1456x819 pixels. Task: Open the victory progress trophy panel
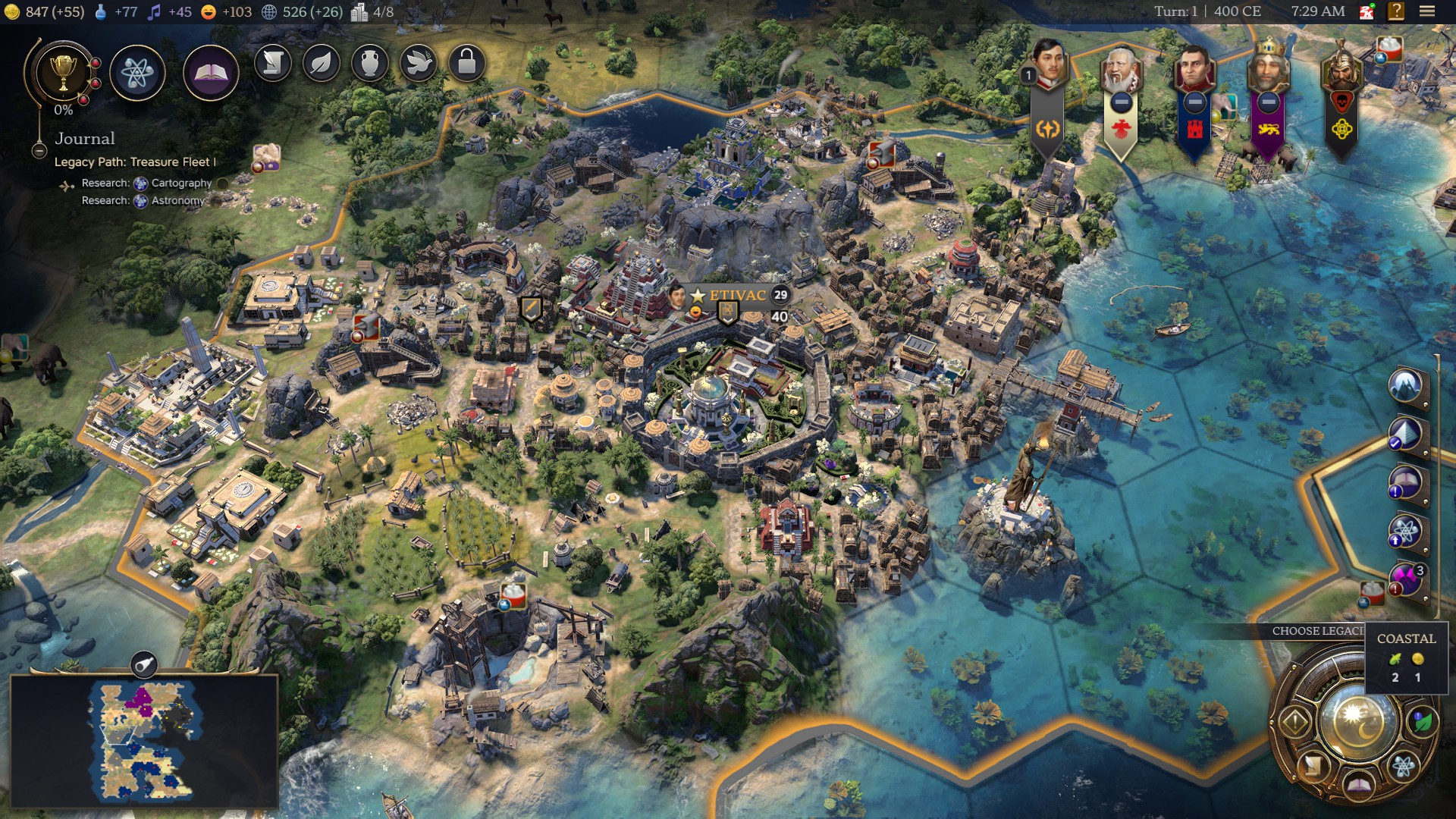(64, 73)
